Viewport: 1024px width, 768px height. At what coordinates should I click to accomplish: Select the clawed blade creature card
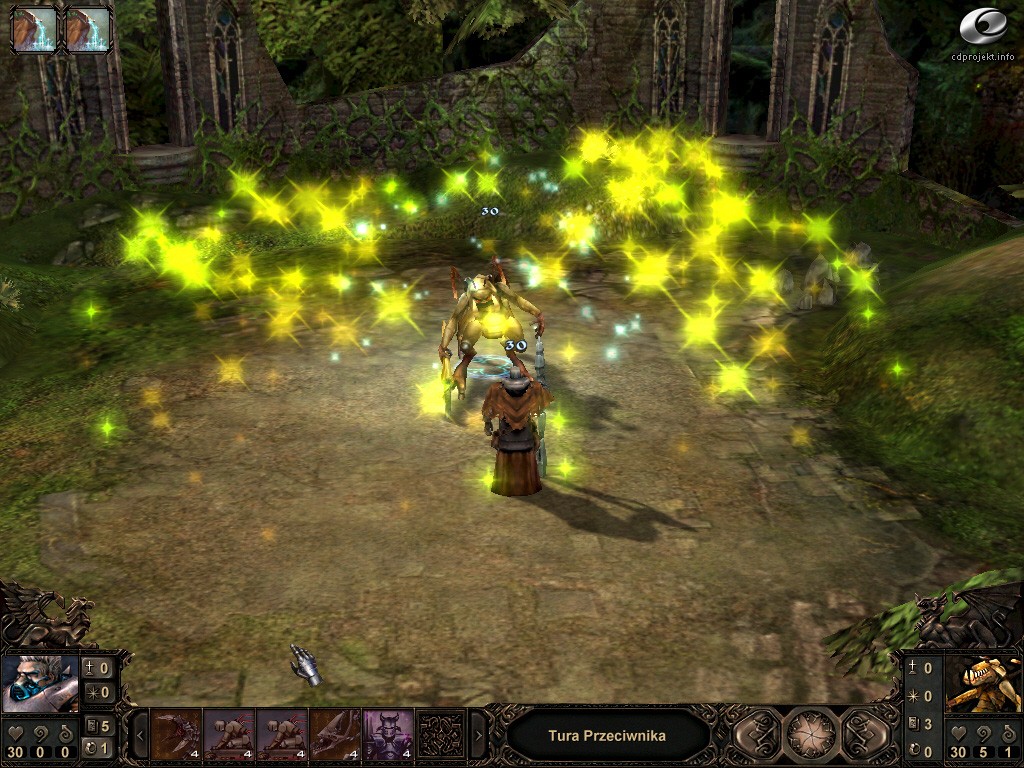177,735
